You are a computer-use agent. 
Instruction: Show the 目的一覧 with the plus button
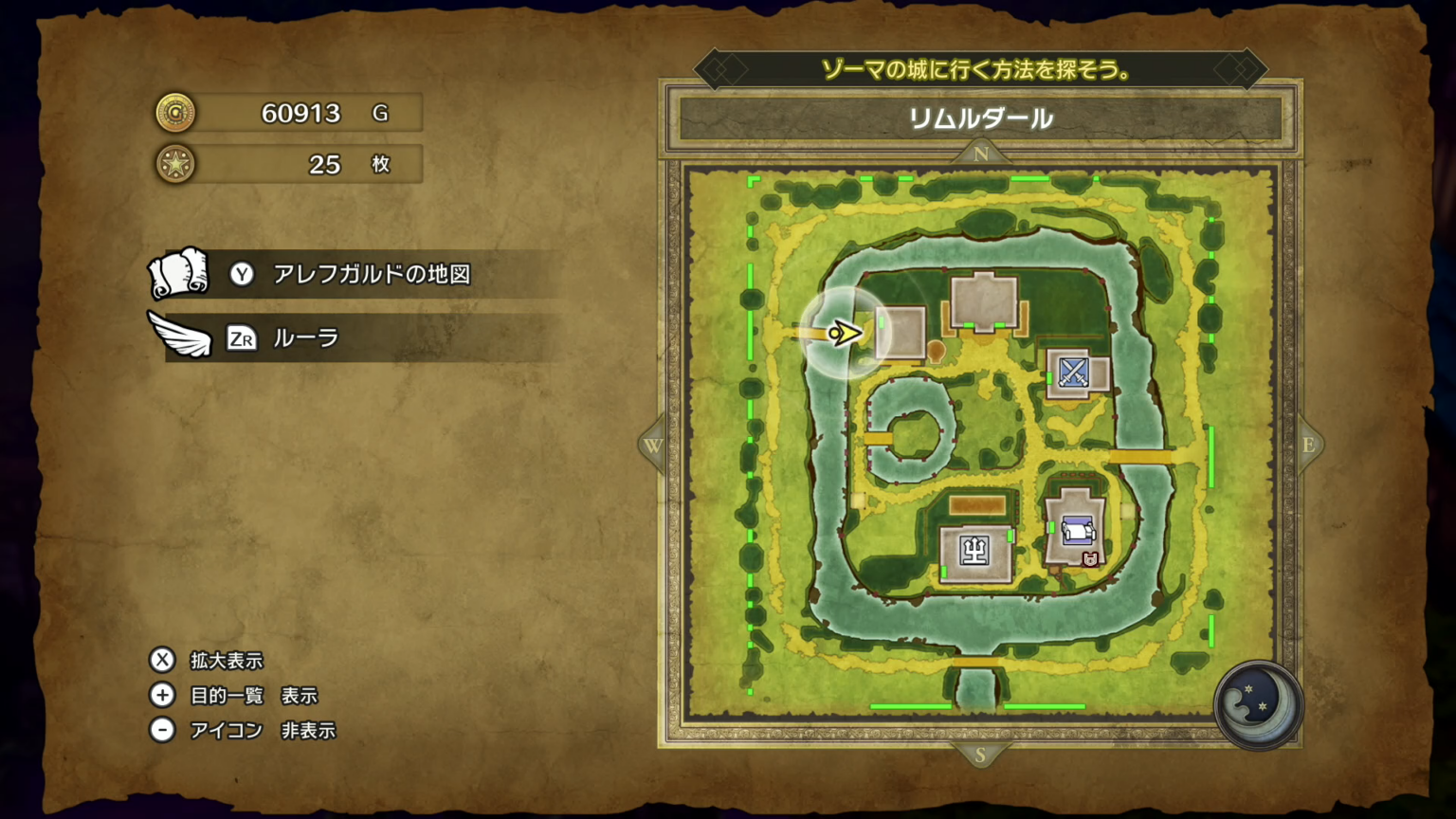pos(162,696)
